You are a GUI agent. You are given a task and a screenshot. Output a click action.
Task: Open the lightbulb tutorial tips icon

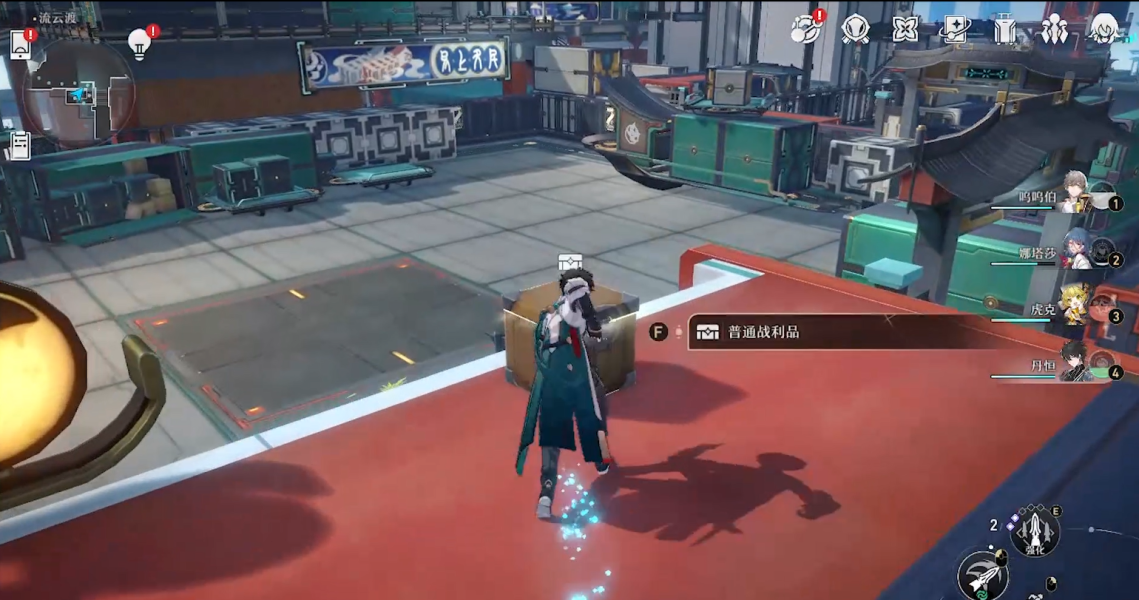139,43
